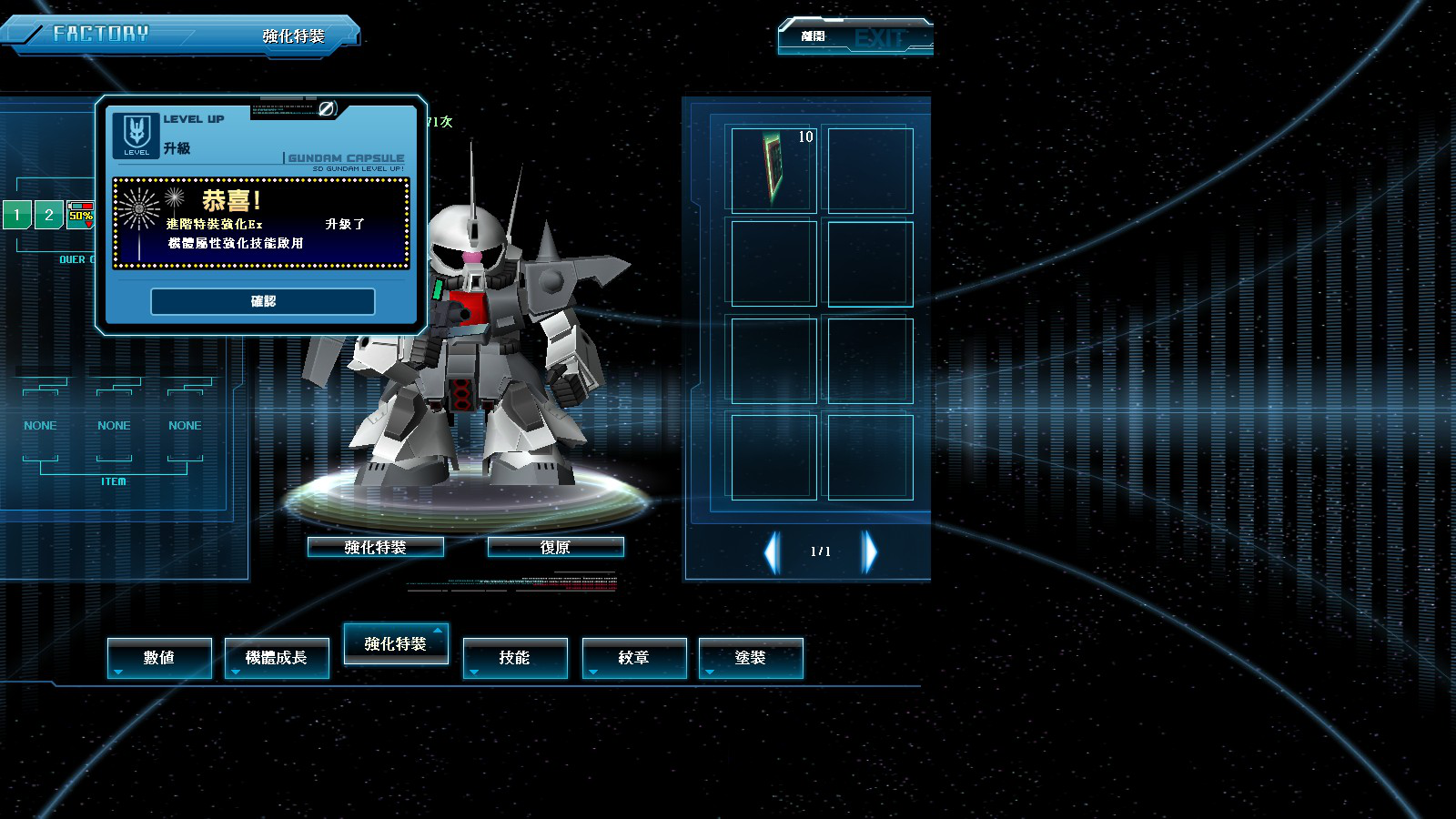Click the 強化特裝 button under the mech
This screenshot has height=819, width=1456.
375,547
